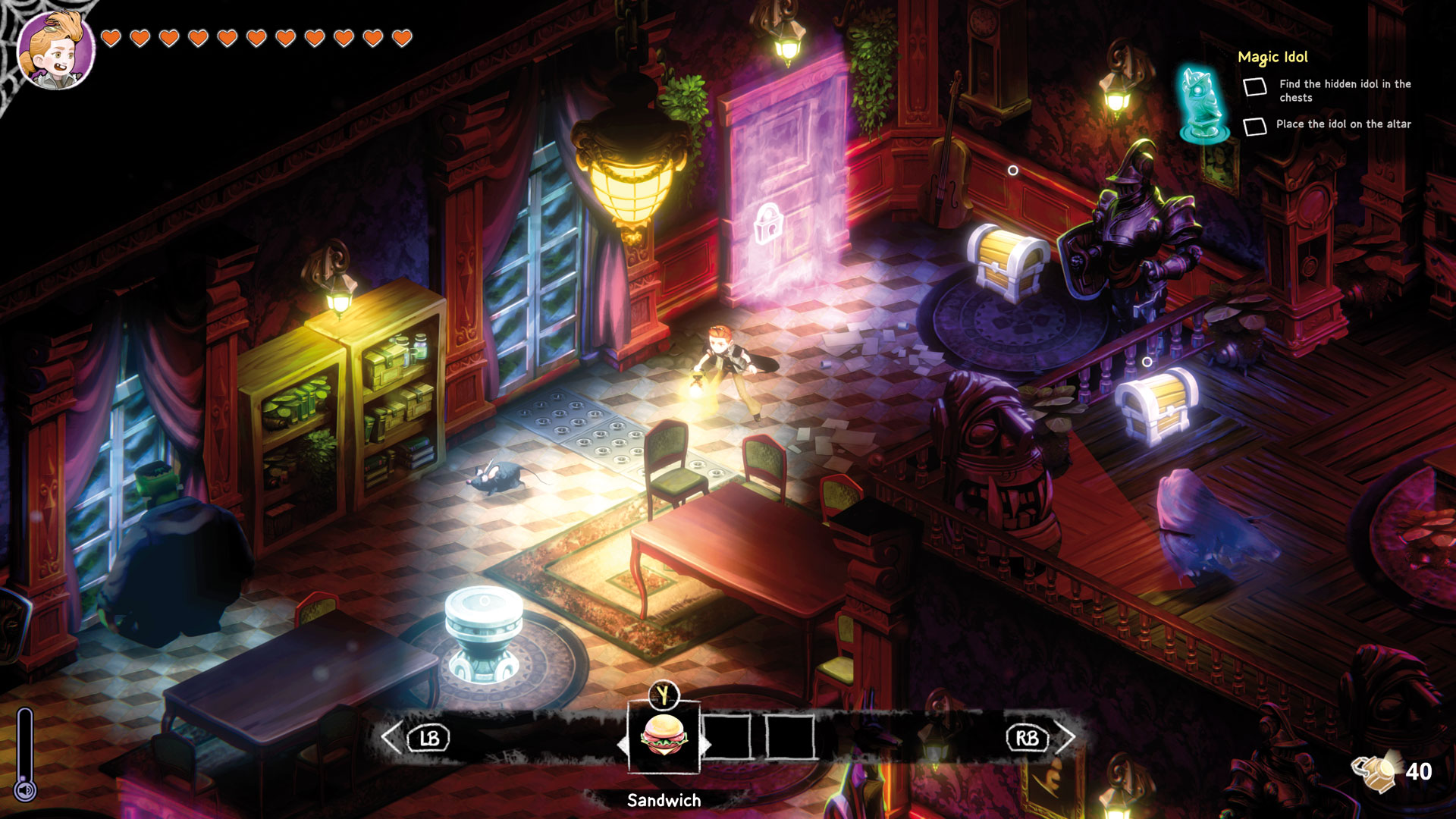1456x819 pixels.
Task: Toggle the 'Place the idol on the altar' checkbox
Action: 1255,126
